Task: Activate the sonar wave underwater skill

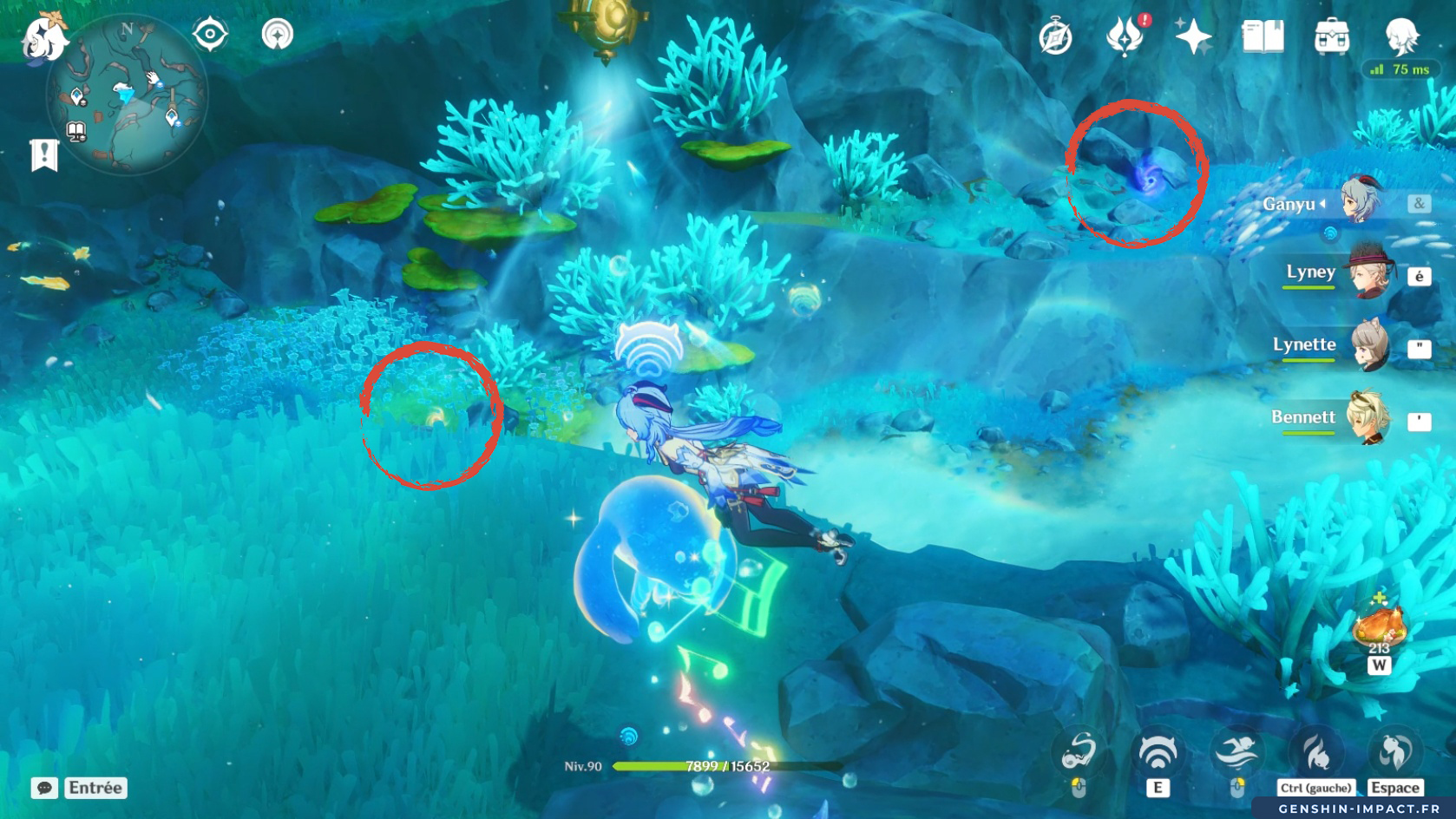Action: point(1158,752)
